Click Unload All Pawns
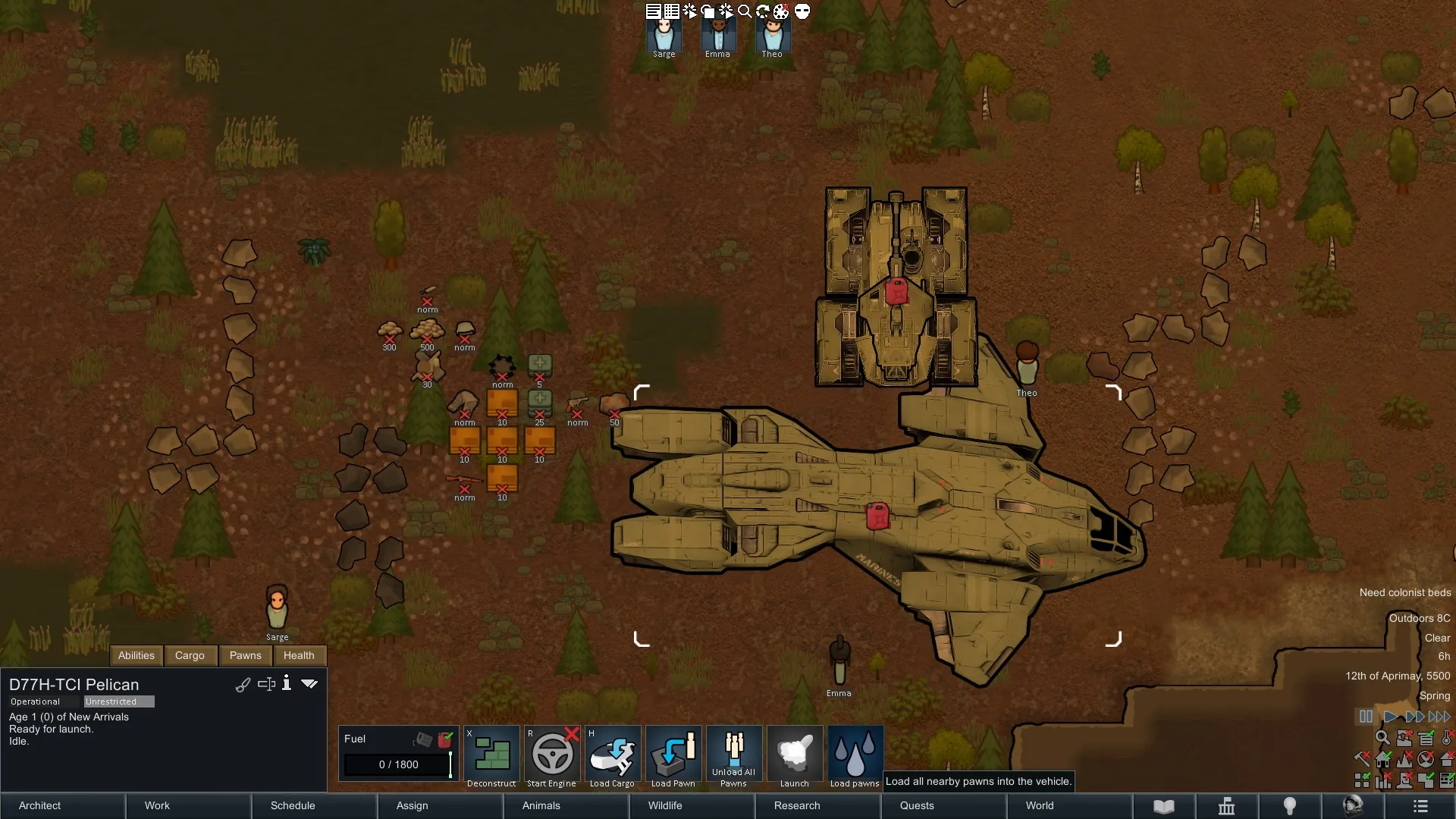 (x=733, y=755)
